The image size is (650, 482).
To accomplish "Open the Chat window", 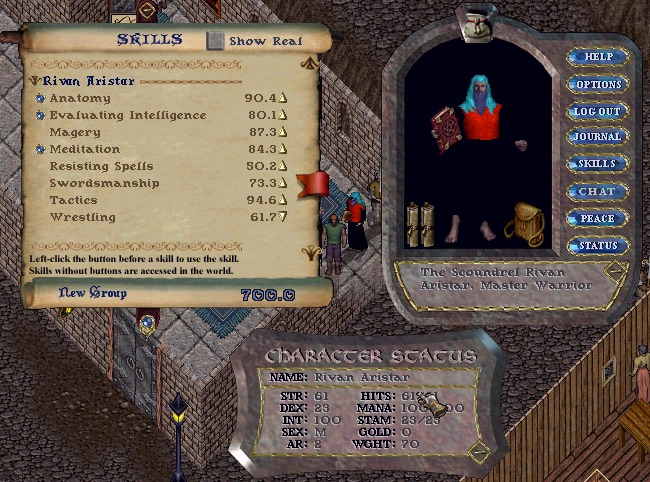I will (598, 191).
